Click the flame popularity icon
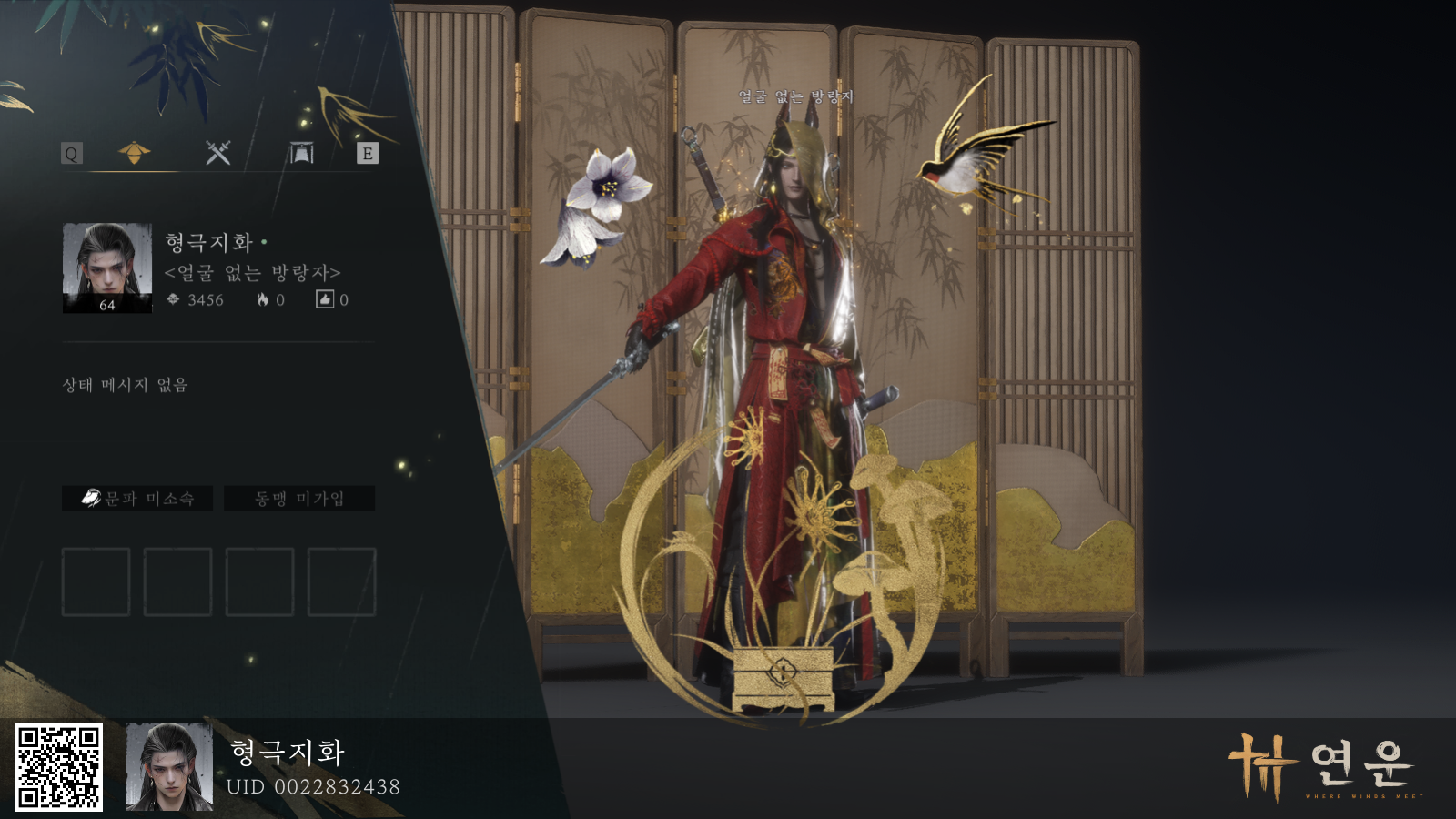Screen dimensions: 1456x819 click(262, 299)
